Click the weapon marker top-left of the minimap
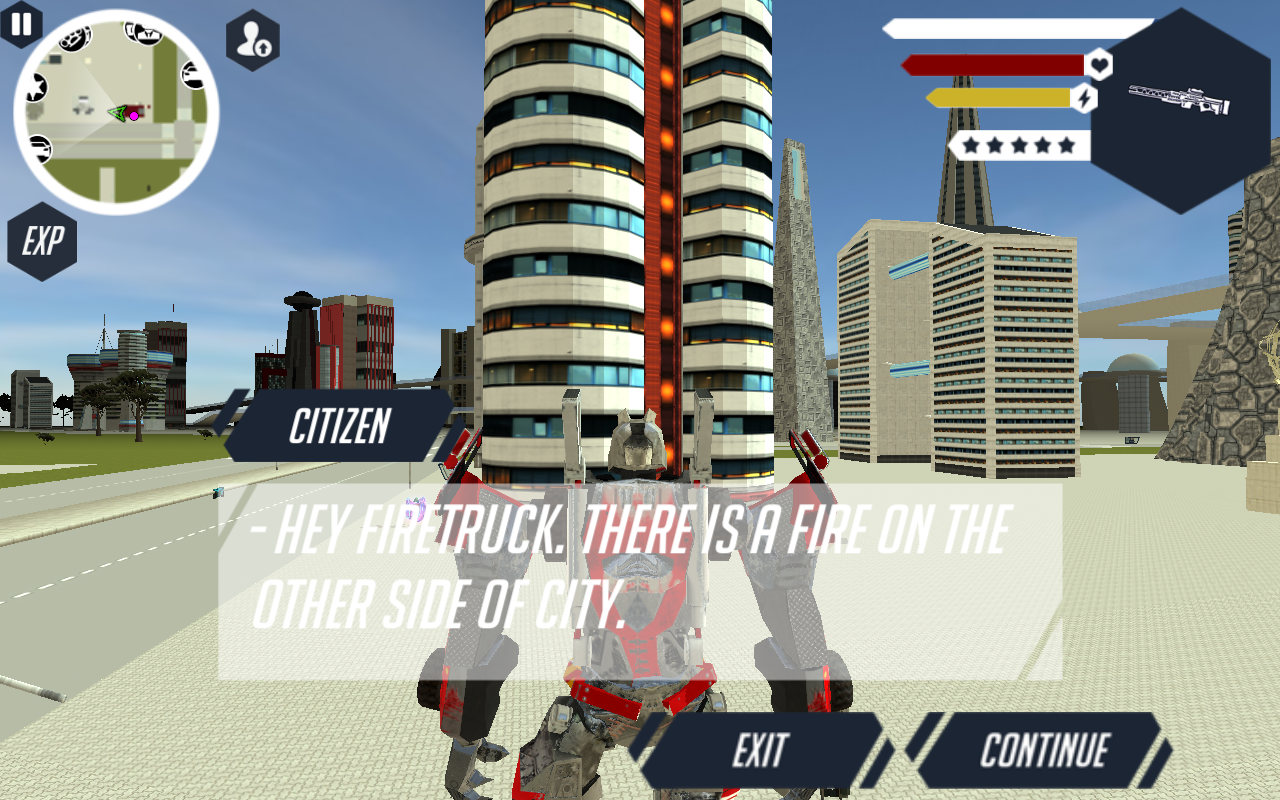 pos(75,37)
